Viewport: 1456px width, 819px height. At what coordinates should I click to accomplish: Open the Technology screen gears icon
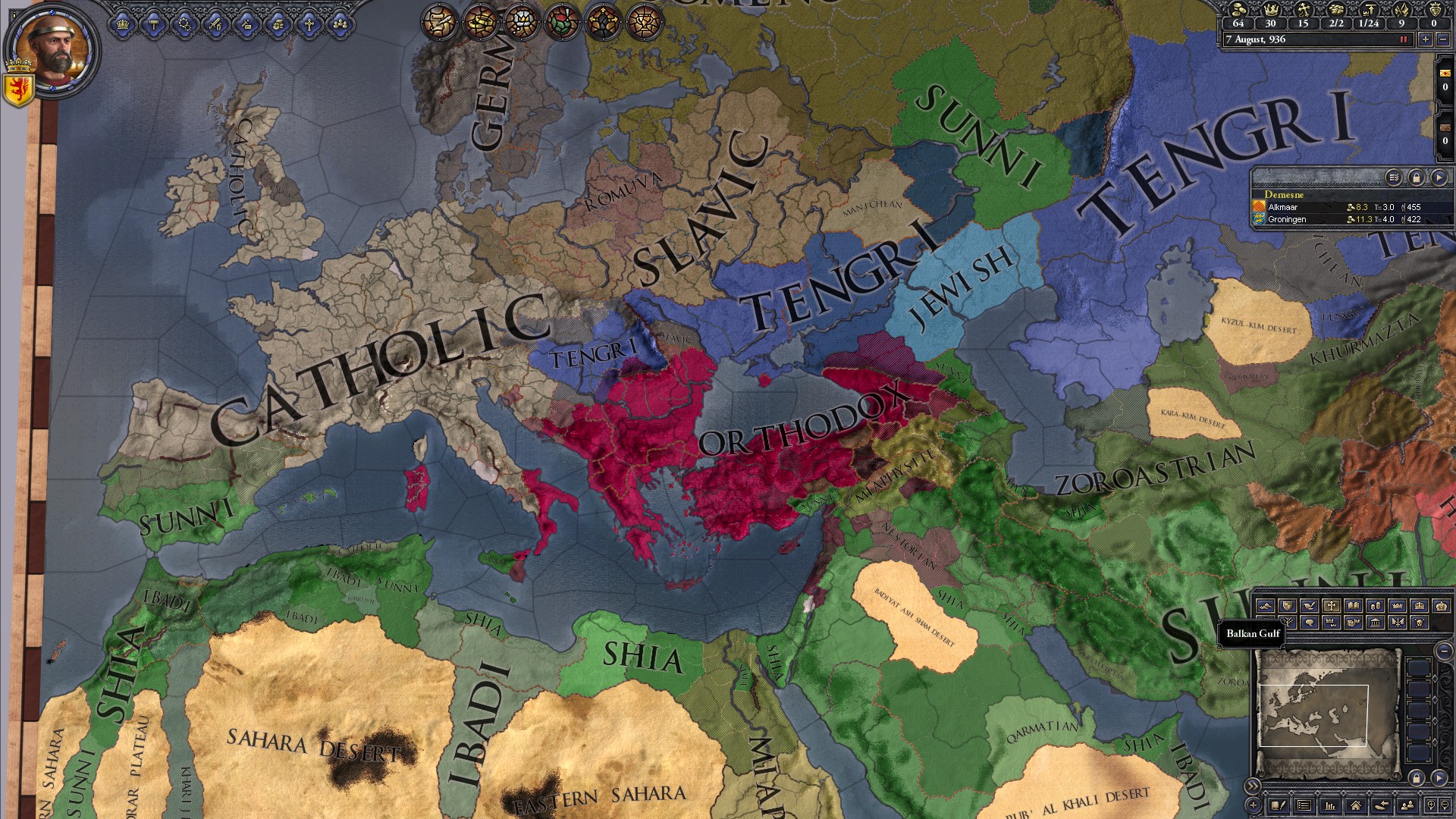click(184, 24)
